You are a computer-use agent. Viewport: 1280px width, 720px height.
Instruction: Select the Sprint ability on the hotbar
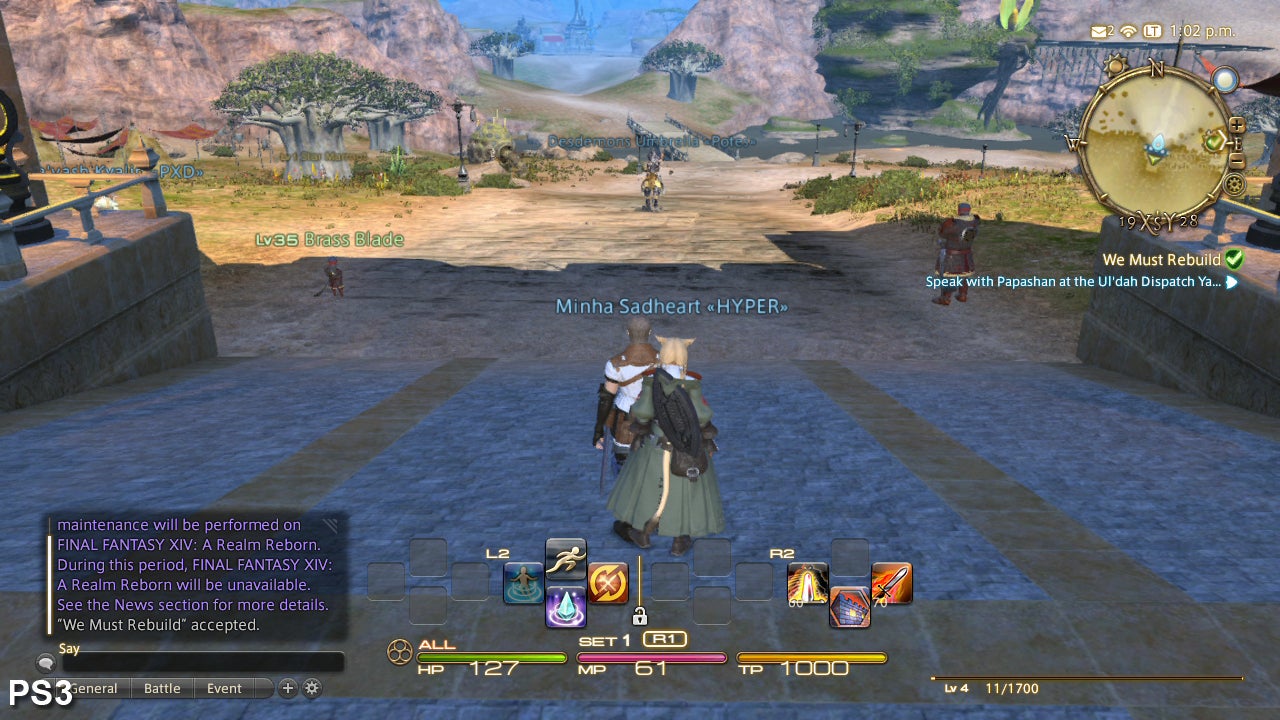[x=565, y=560]
